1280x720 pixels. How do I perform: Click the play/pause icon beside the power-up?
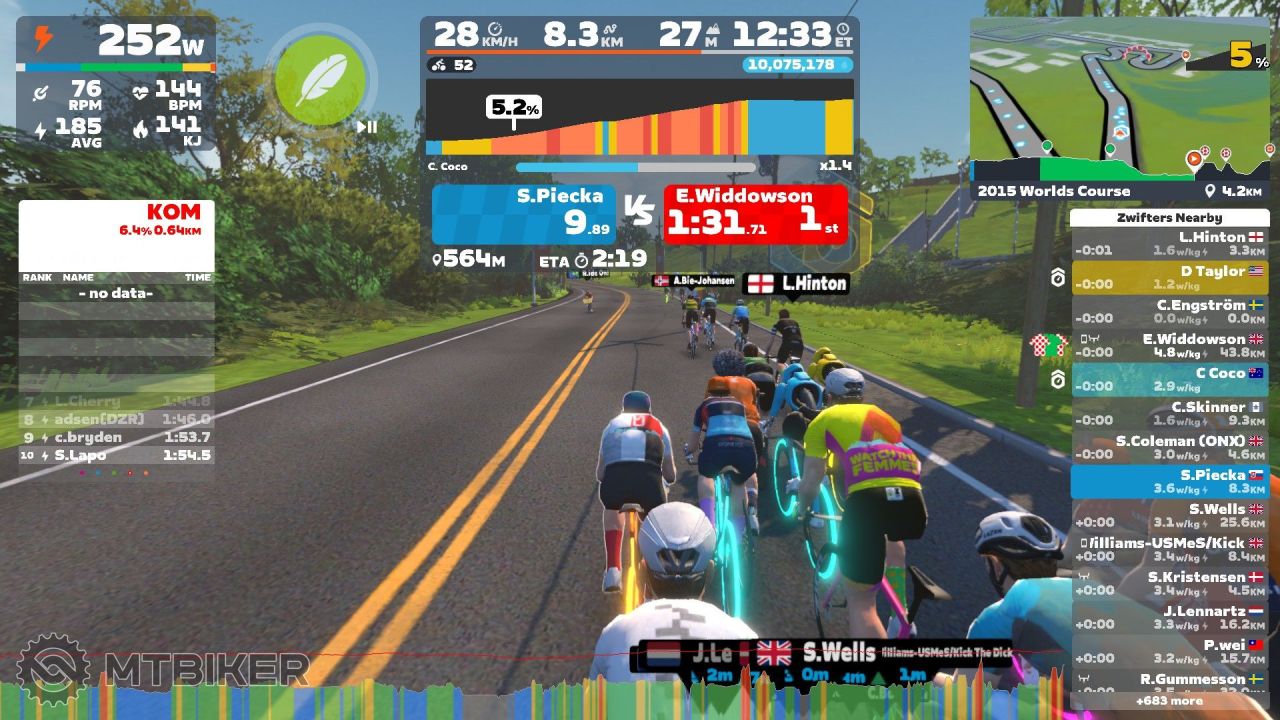[367, 127]
